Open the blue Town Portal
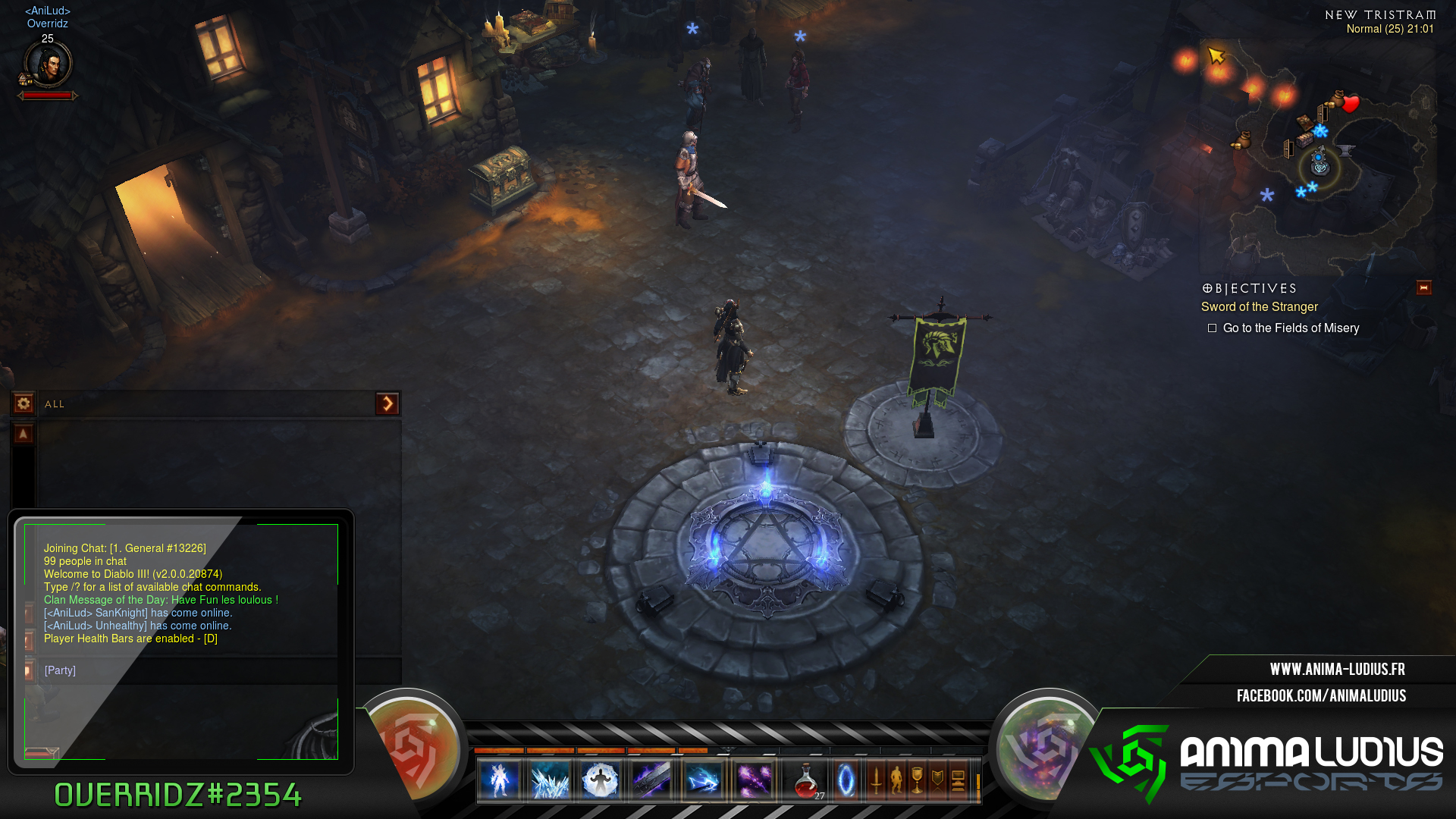 [846, 780]
